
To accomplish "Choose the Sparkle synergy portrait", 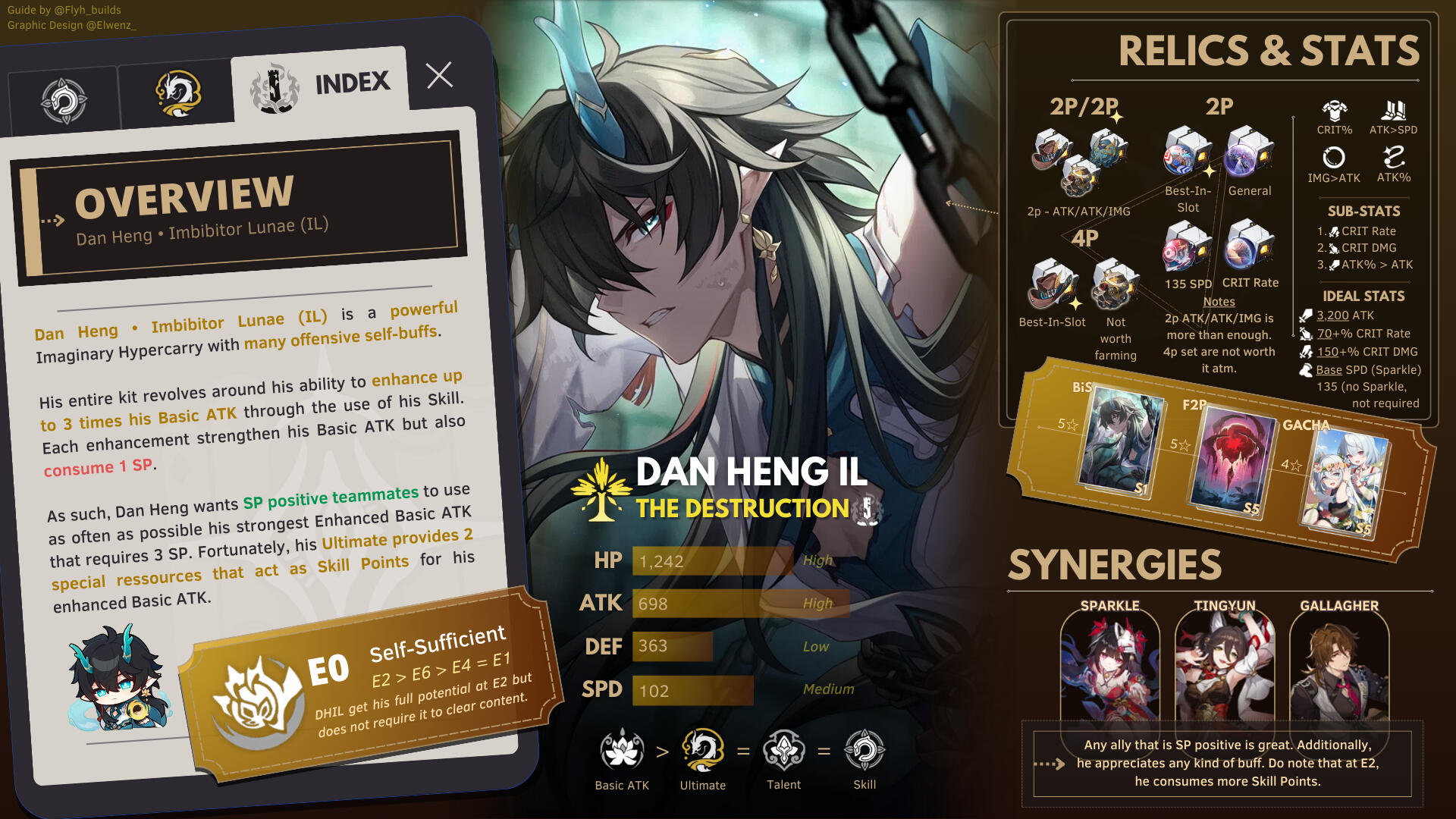I will [x=1110, y=667].
